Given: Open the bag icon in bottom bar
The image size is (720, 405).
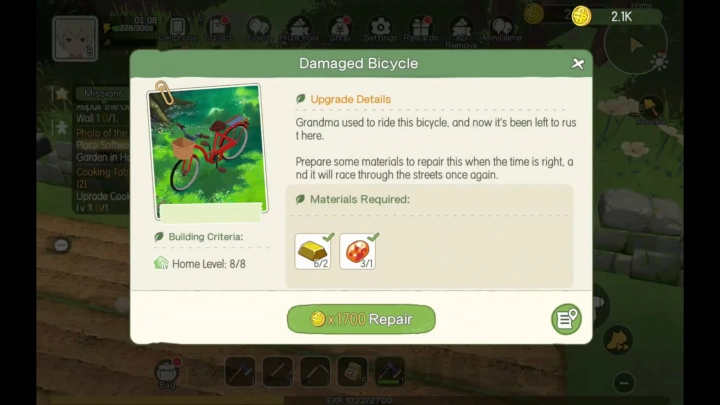Looking at the screenshot, I should (167, 372).
